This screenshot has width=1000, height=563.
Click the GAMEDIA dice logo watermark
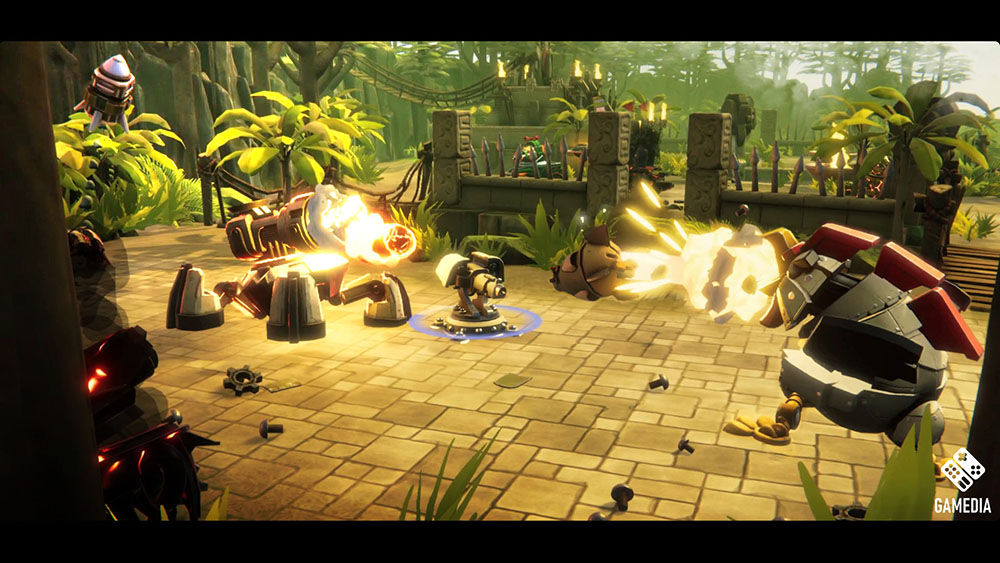[962, 471]
